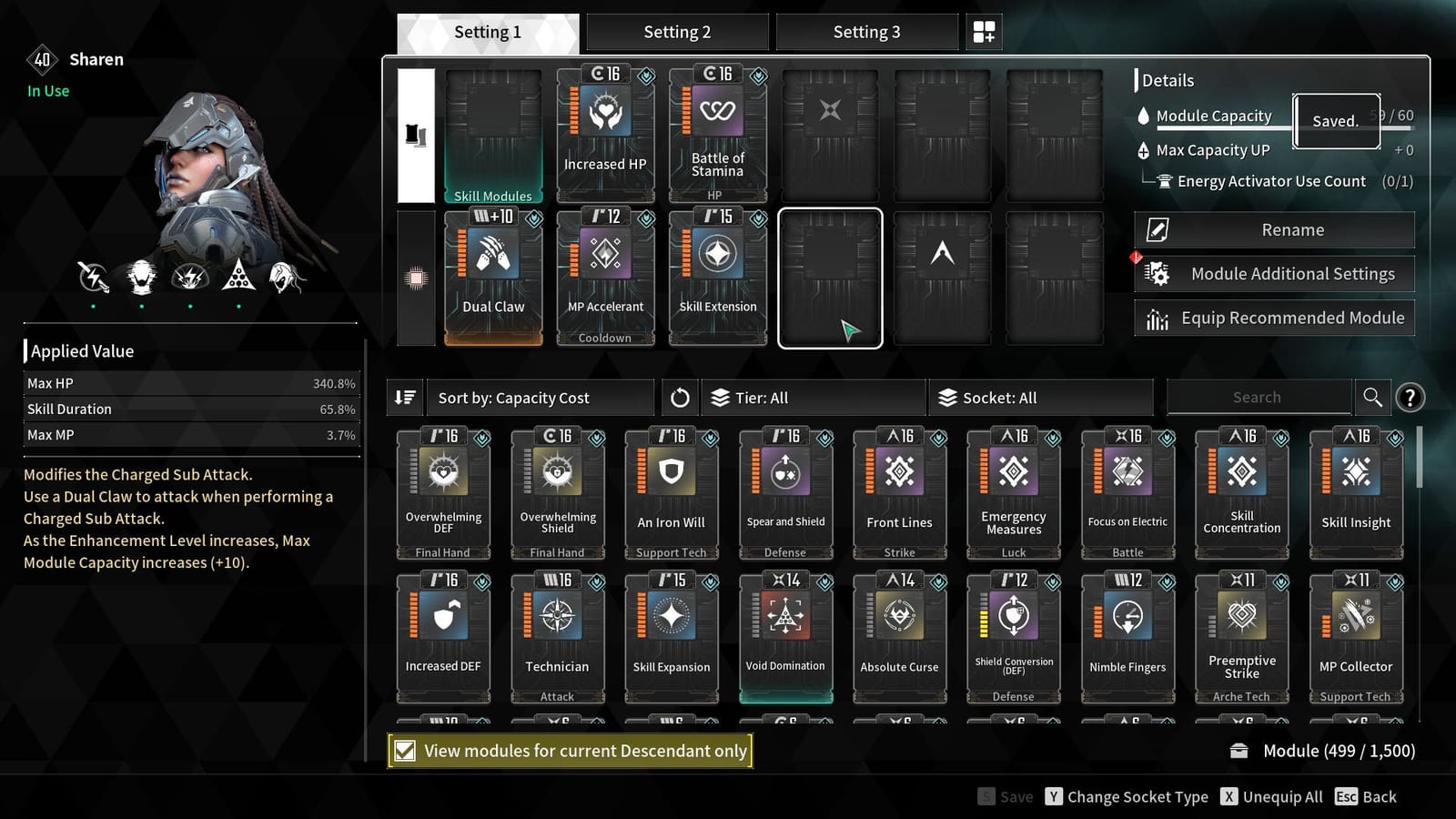Click the filter refresh icon
Image resolution: width=1456 pixels, height=819 pixels.
(679, 397)
